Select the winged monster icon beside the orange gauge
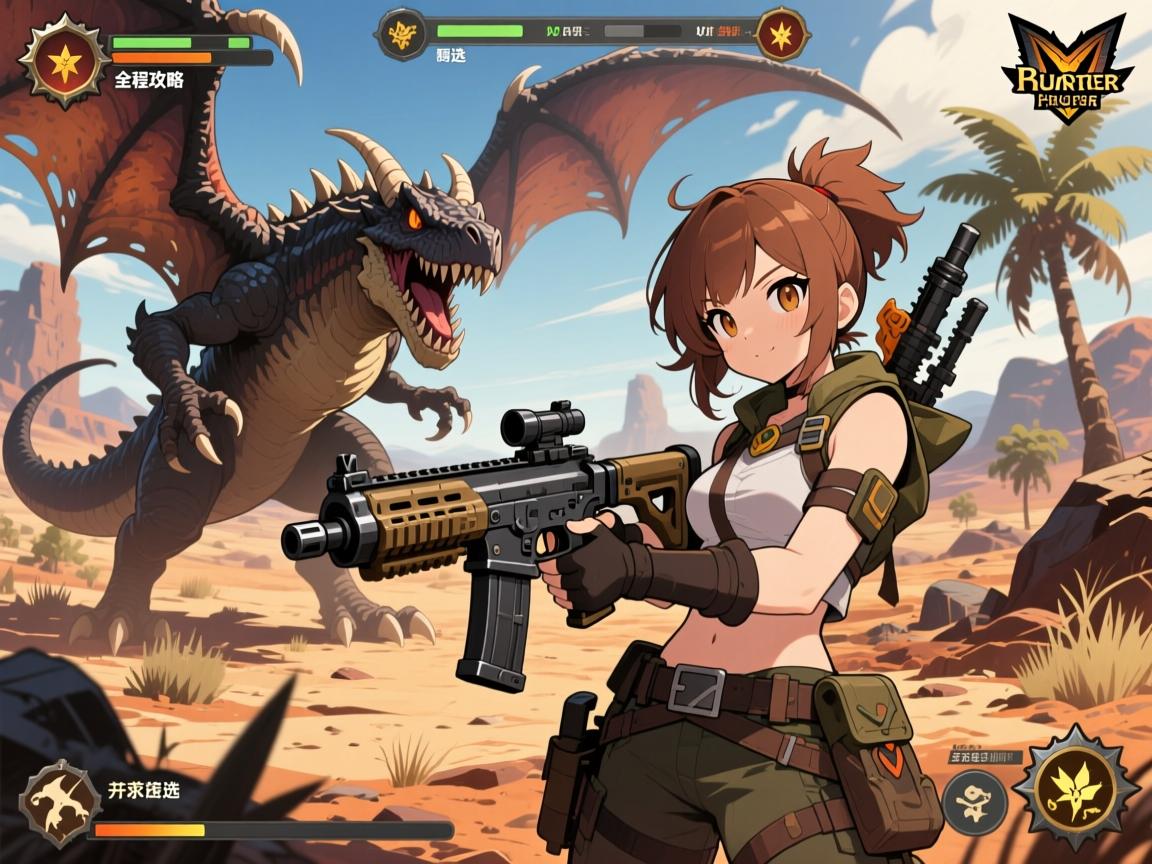Screen dimensions: 1152x864 coord(58,799)
